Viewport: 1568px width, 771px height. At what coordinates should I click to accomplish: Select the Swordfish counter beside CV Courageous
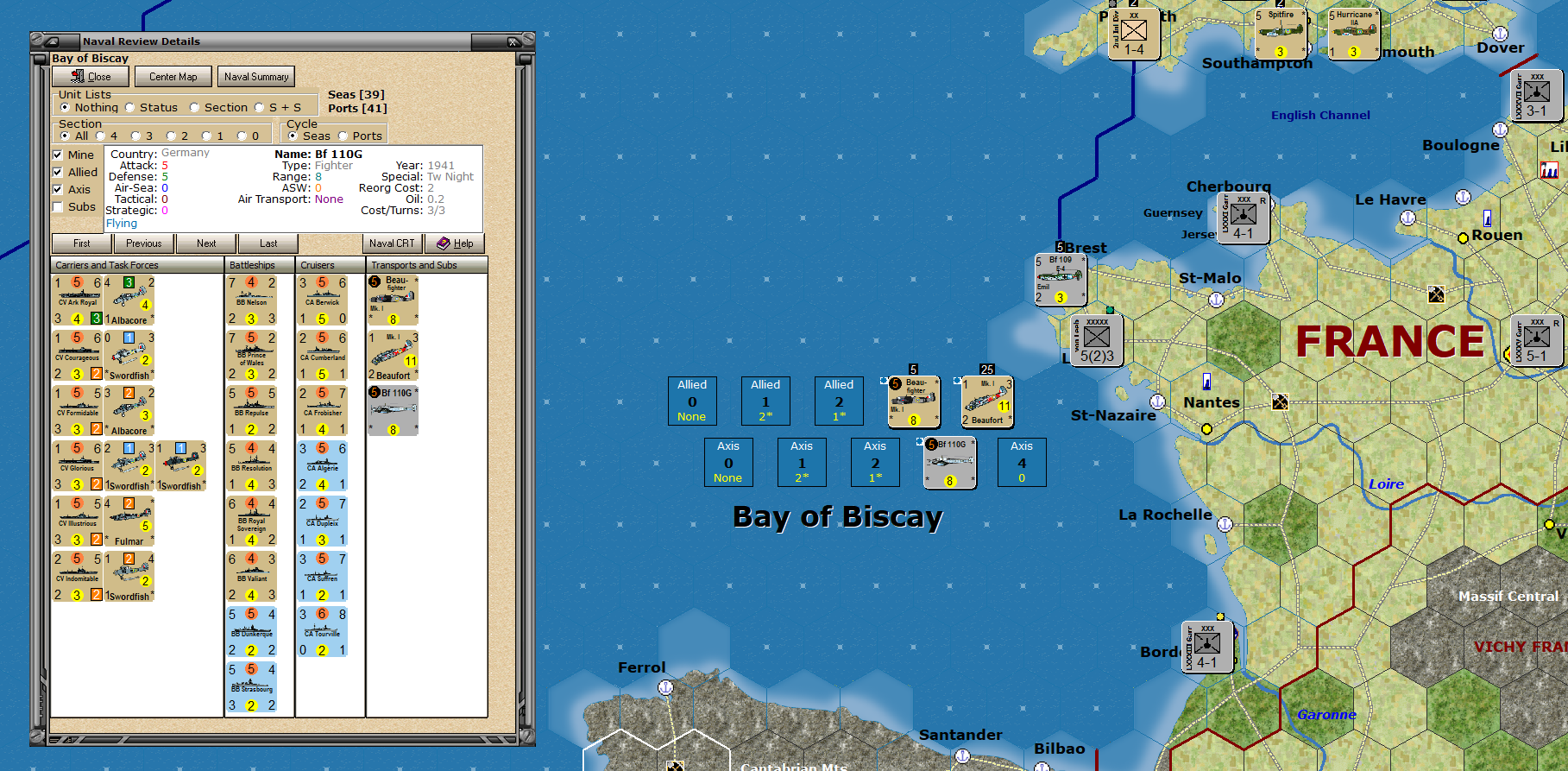coord(129,356)
